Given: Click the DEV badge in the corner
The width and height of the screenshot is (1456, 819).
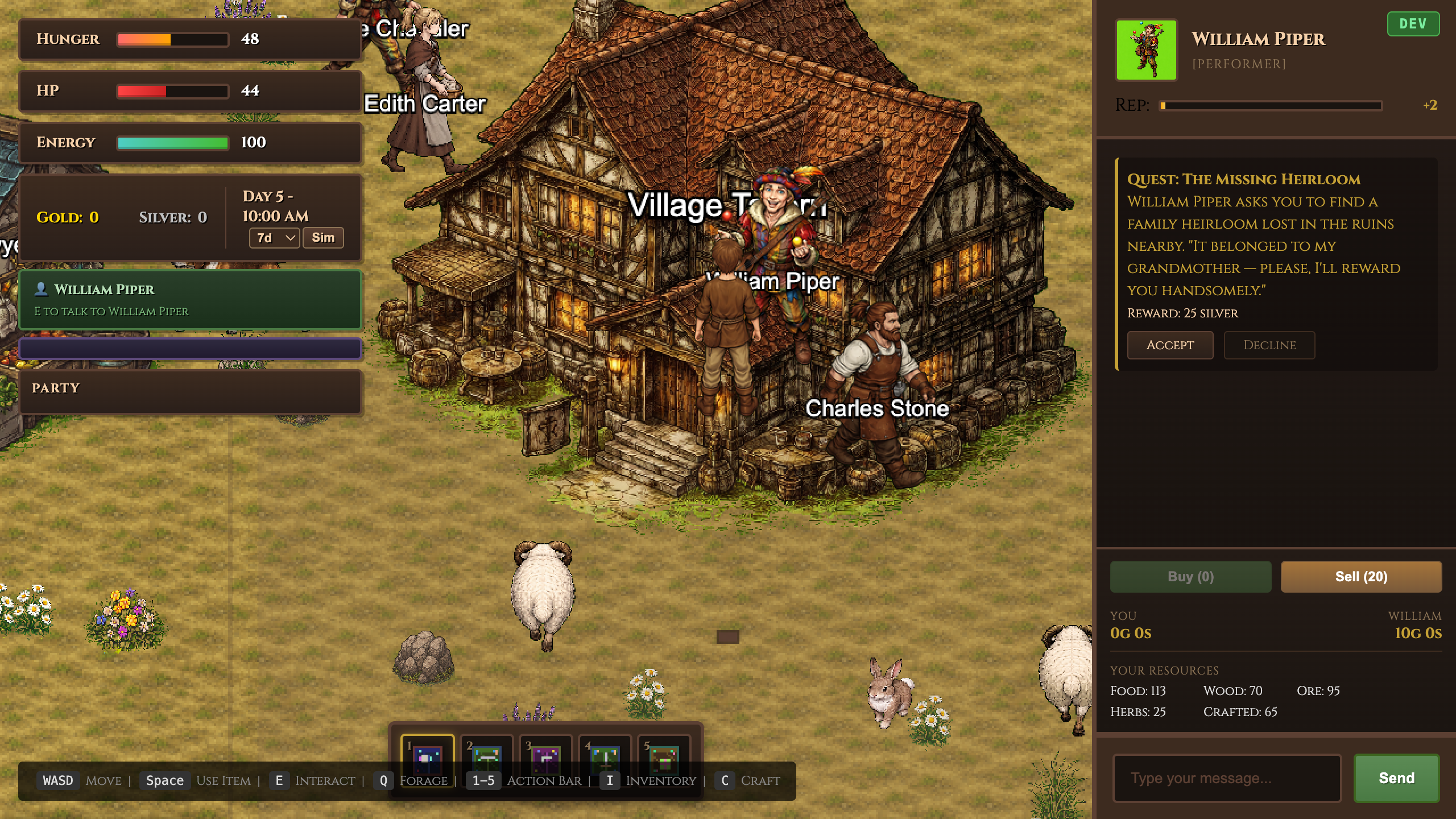Looking at the screenshot, I should pyautogui.click(x=1413, y=23).
